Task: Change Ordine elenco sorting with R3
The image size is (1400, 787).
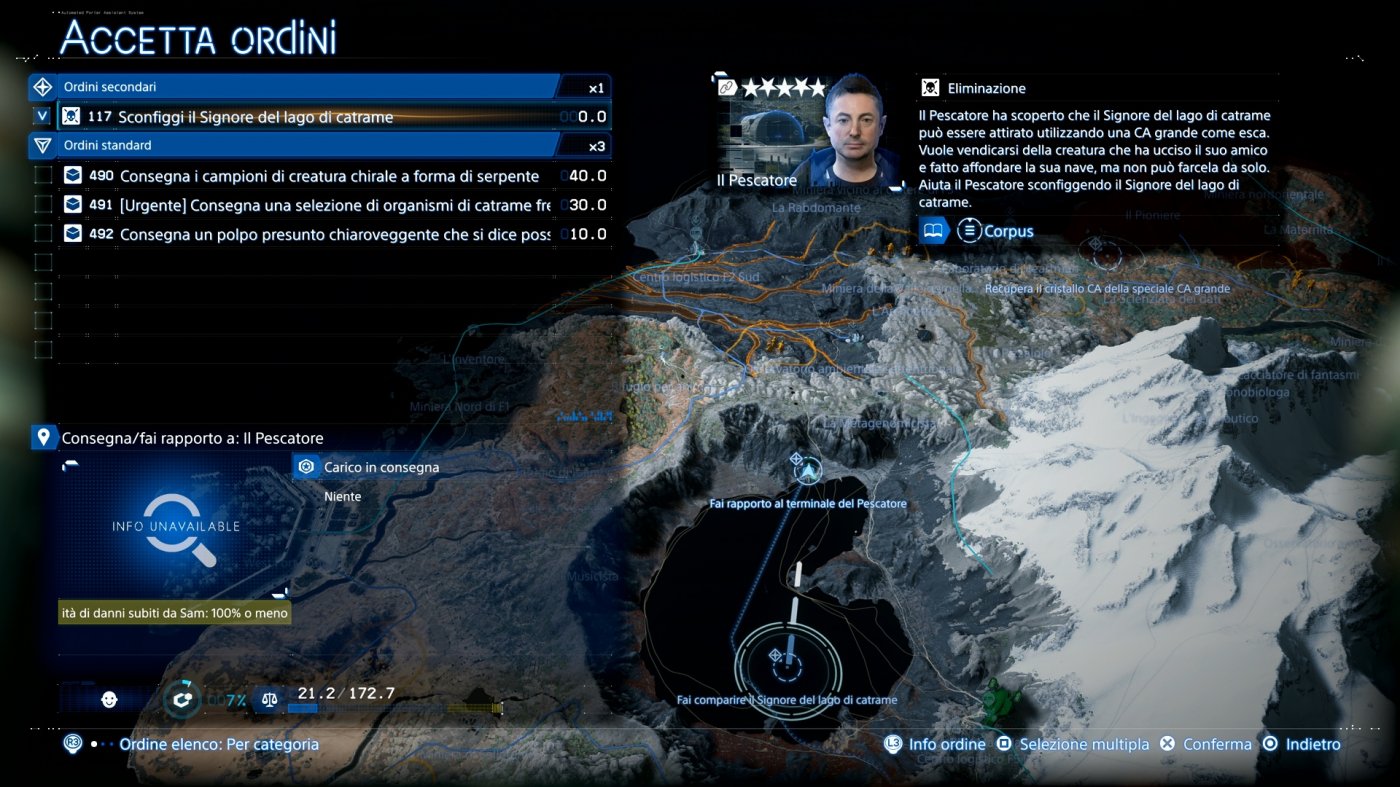Action: (71, 744)
